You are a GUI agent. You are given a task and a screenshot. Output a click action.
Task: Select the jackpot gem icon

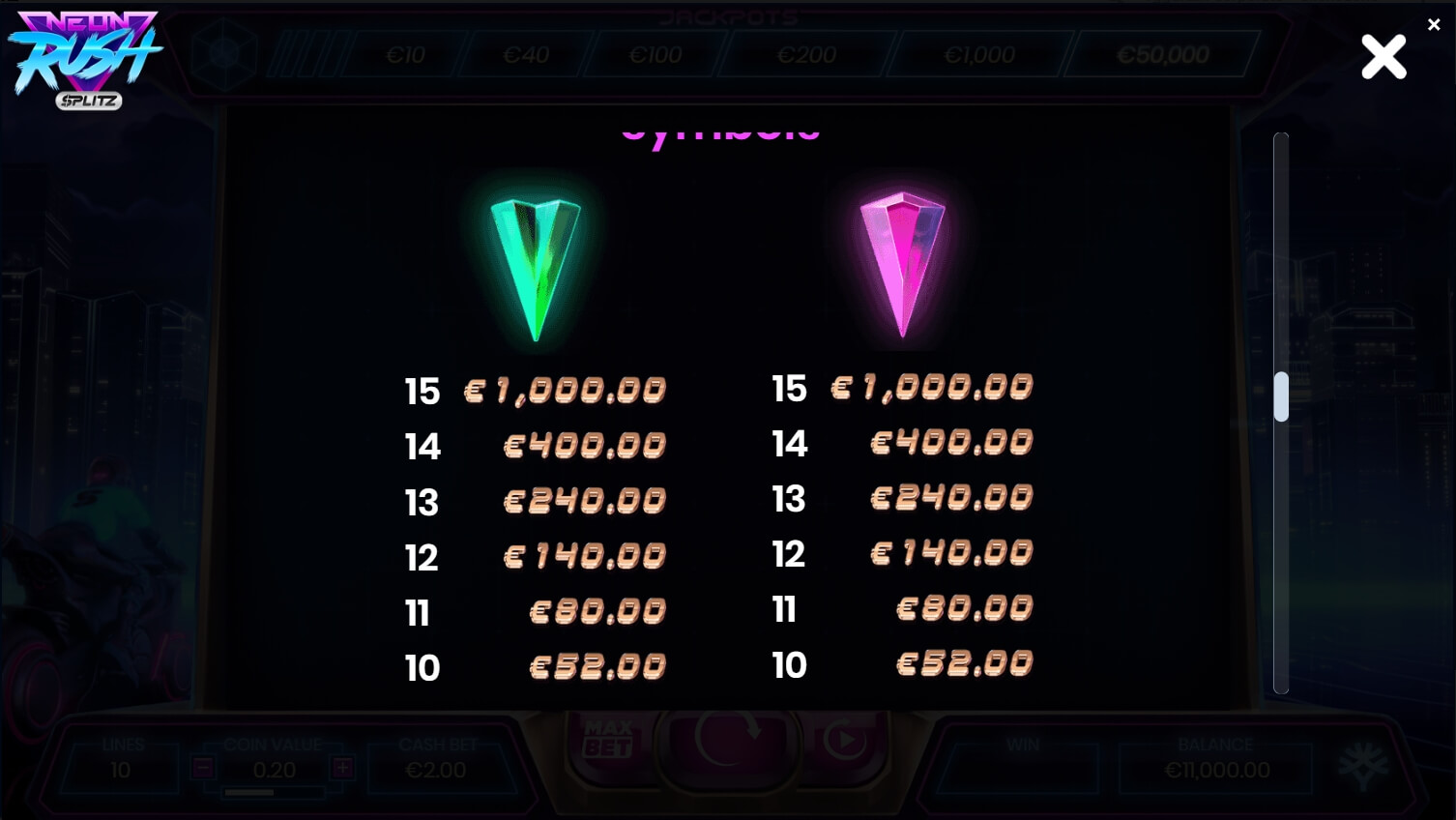coord(224,55)
